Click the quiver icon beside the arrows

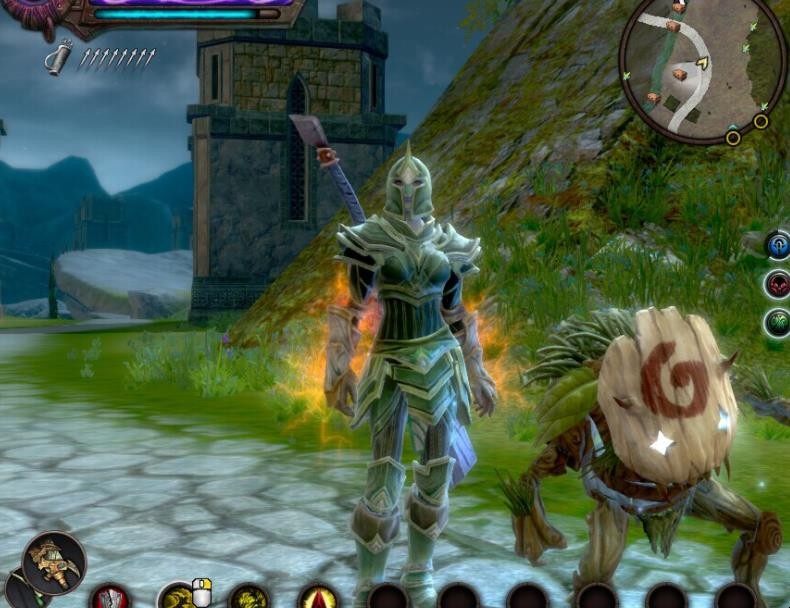pos(58,56)
